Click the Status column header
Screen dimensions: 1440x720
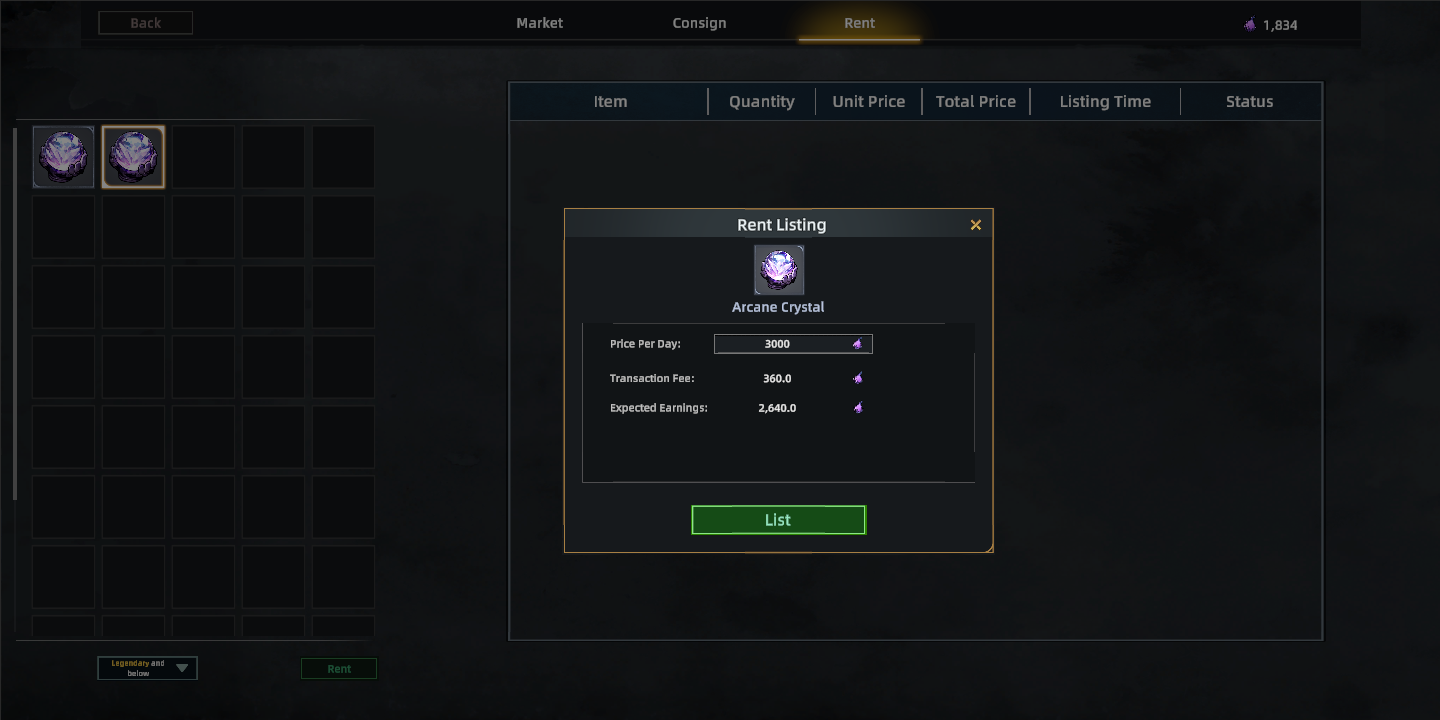pos(1249,101)
